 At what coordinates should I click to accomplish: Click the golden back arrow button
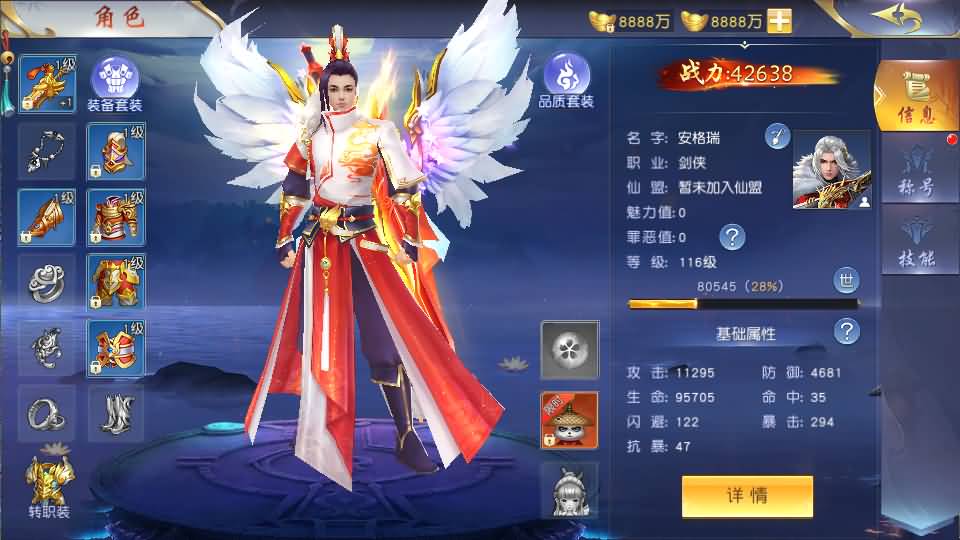click(x=895, y=18)
